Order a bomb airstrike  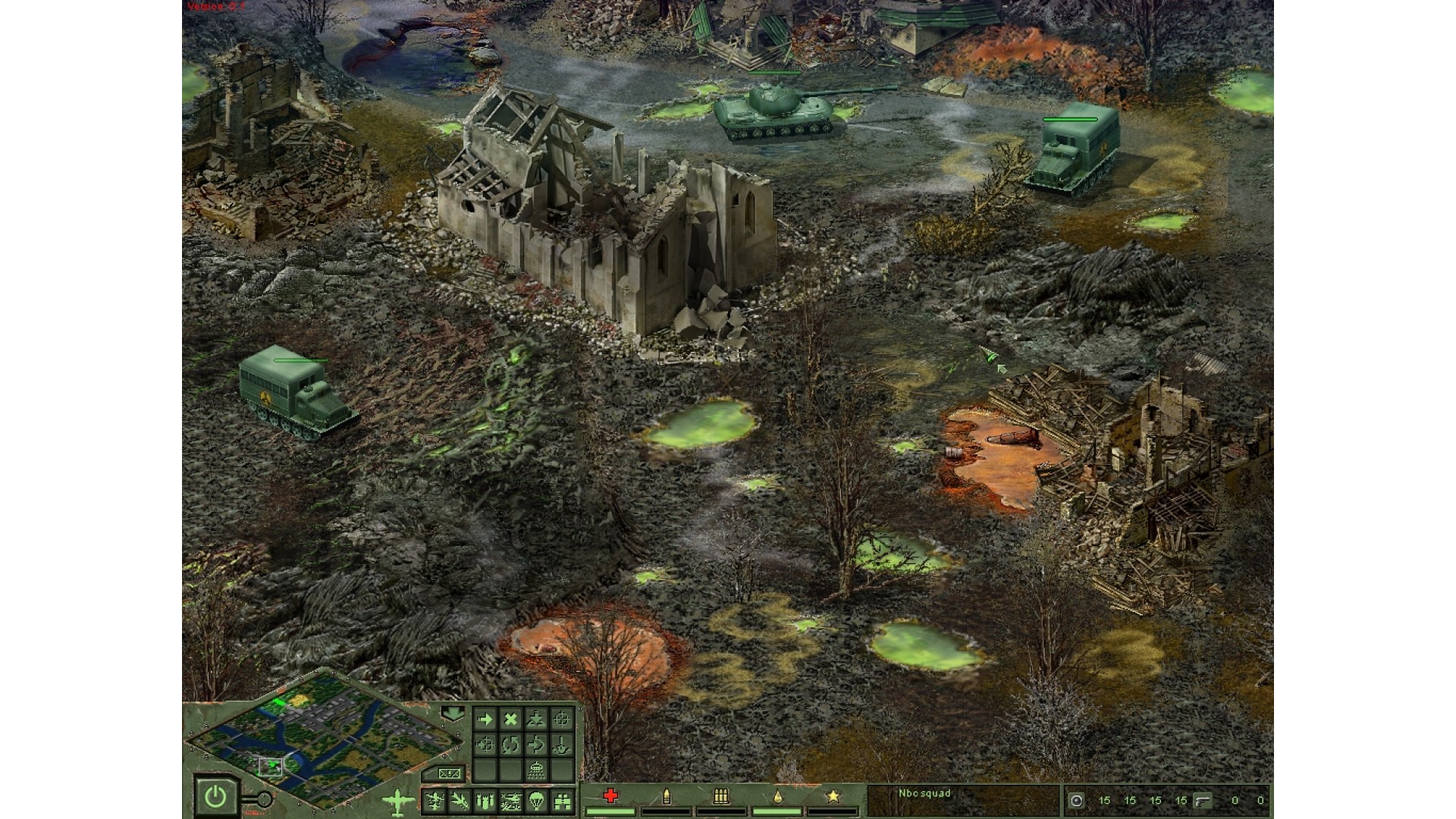pyautogui.click(x=485, y=800)
